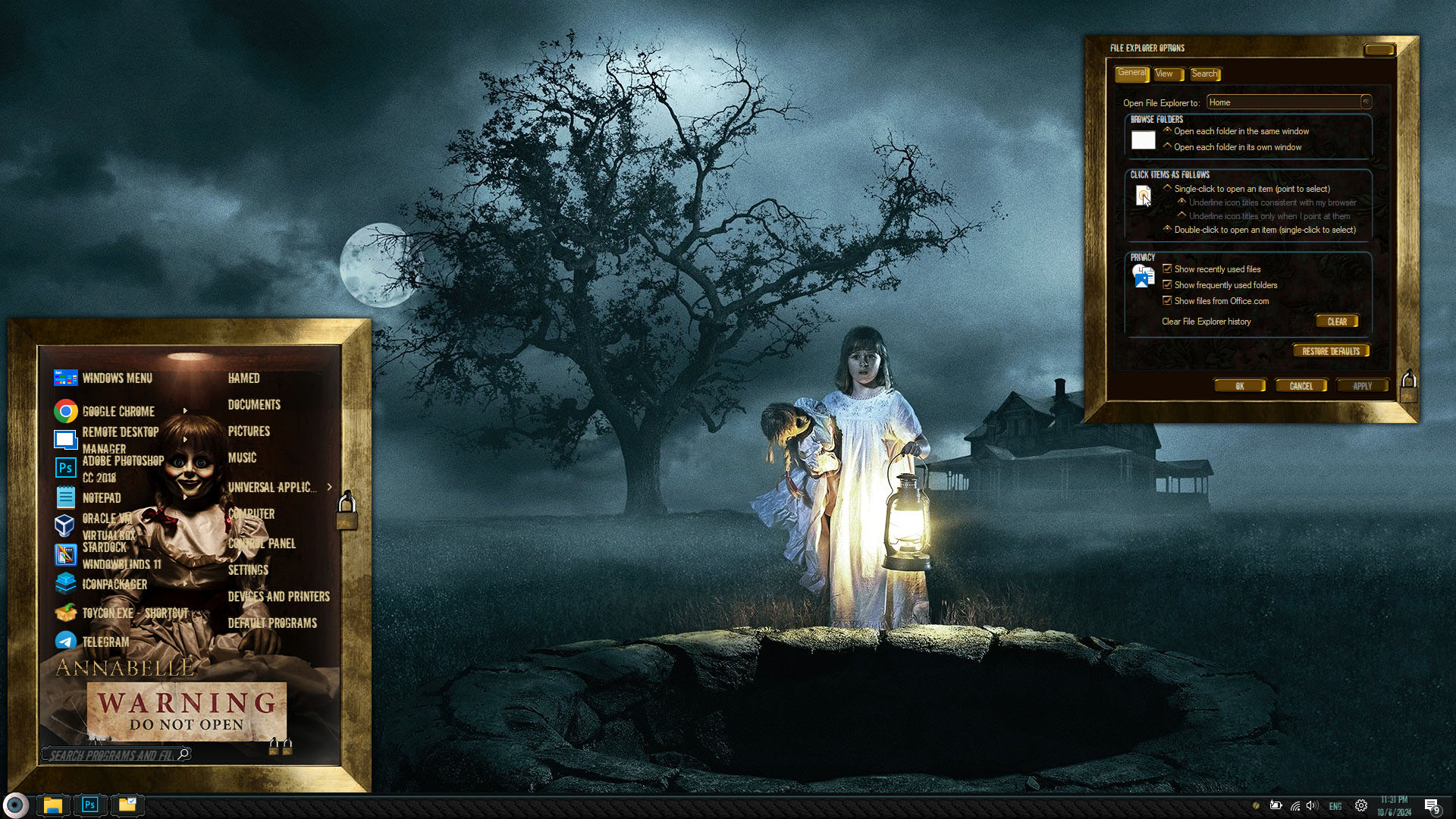Screen dimensions: 1456x819
Task: Open Photoshop from the taskbar
Action: pos(89,805)
